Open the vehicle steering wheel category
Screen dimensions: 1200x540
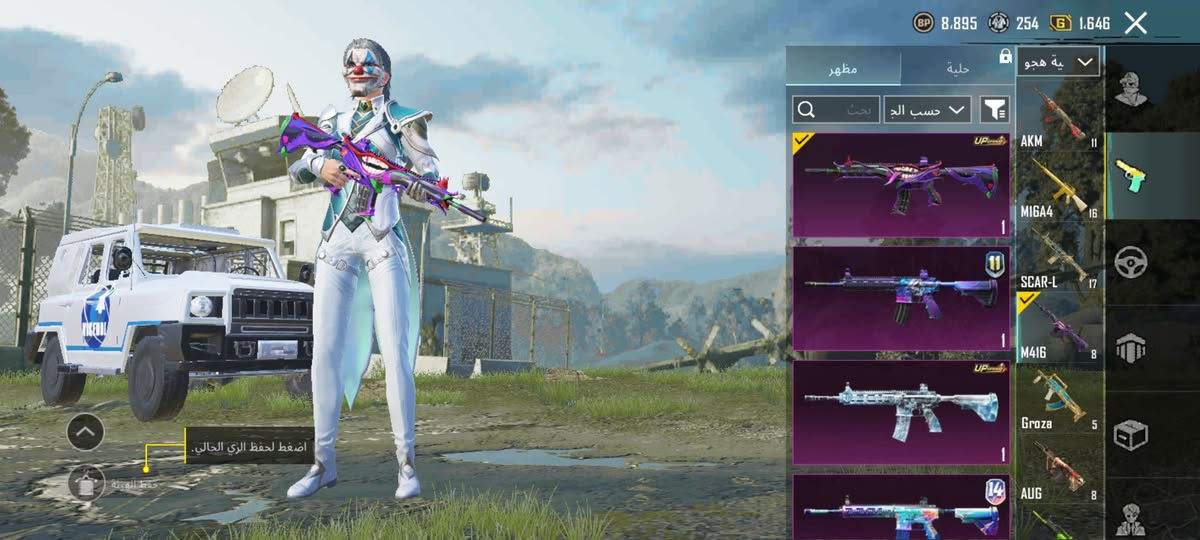click(1131, 262)
